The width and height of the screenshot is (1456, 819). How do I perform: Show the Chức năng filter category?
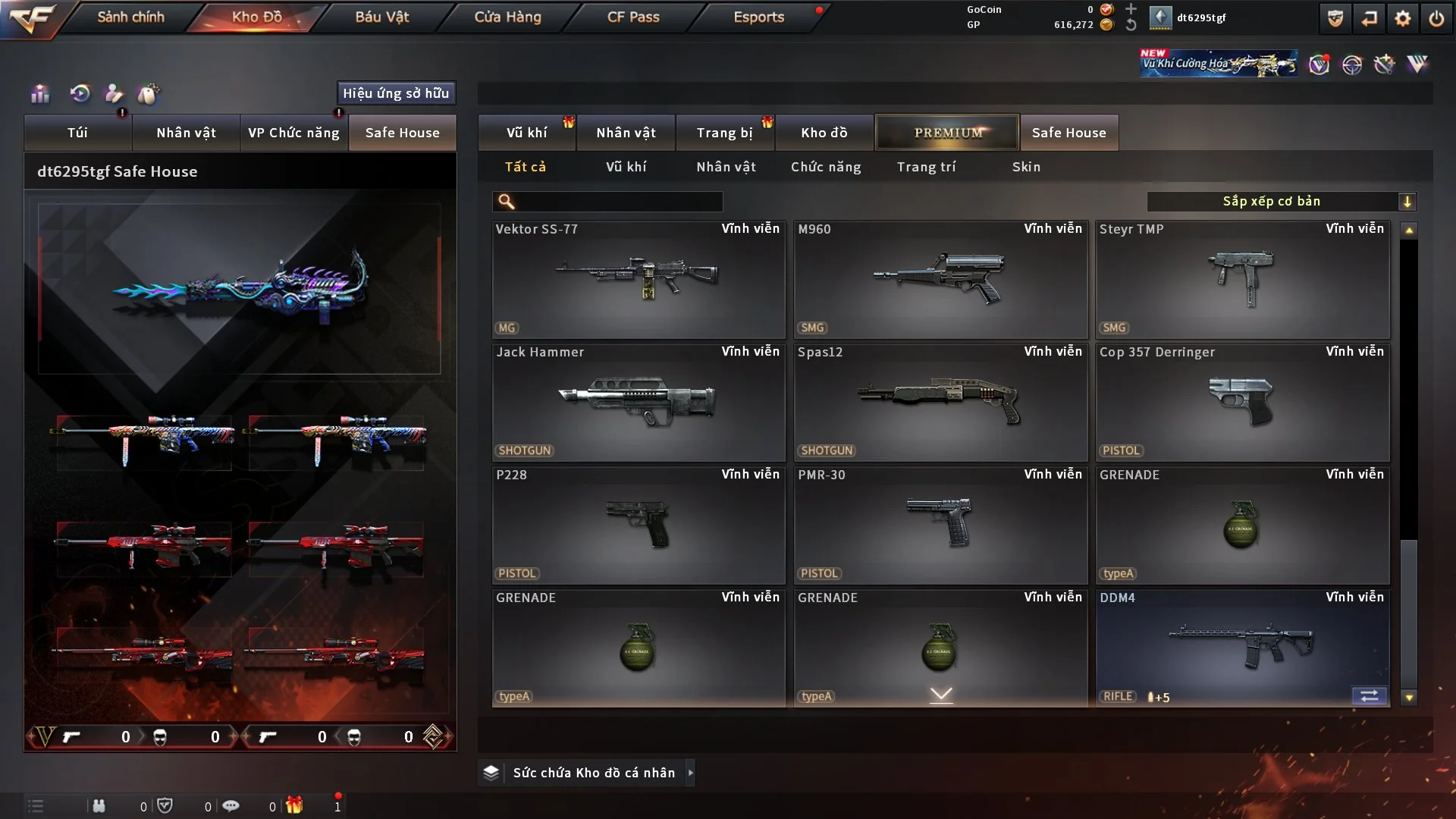pyautogui.click(x=826, y=167)
